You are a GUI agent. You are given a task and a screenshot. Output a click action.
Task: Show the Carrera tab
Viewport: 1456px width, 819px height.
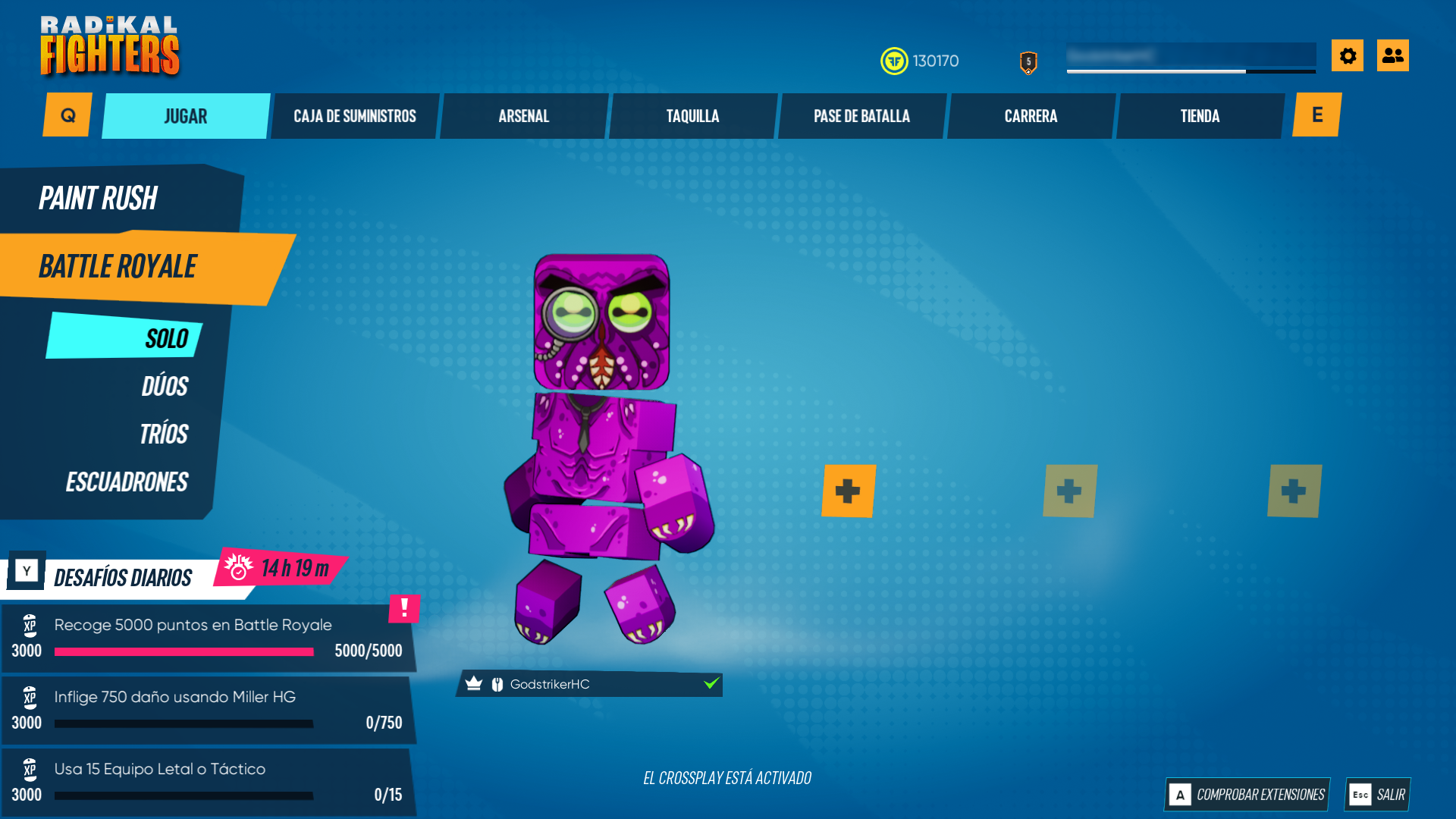click(1031, 116)
